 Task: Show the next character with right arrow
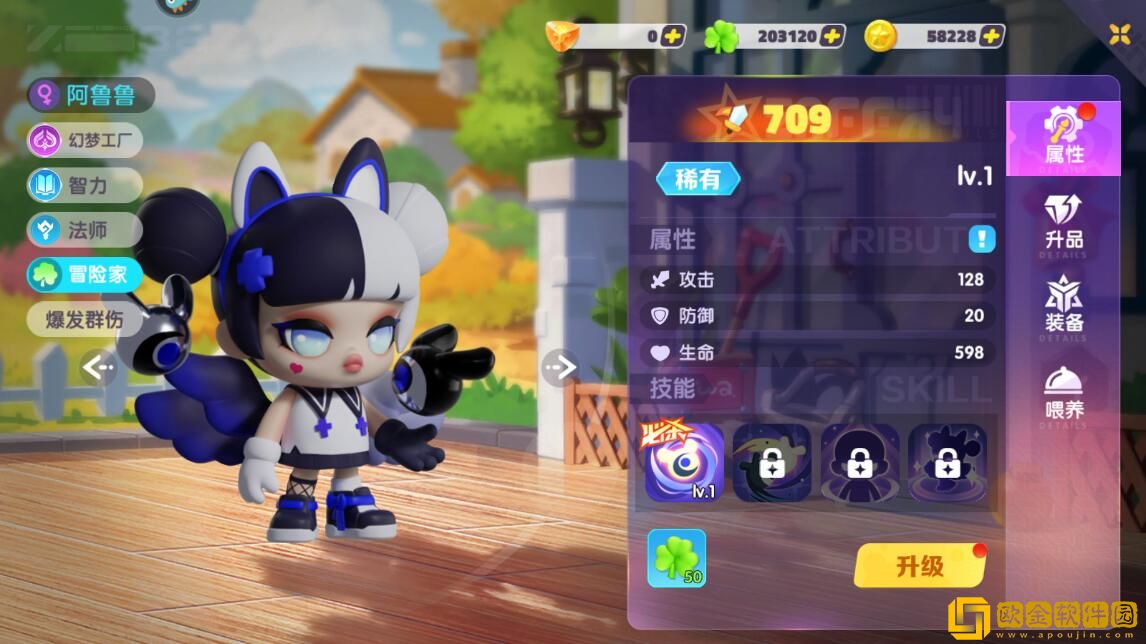pyautogui.click(x=559, y=368)
